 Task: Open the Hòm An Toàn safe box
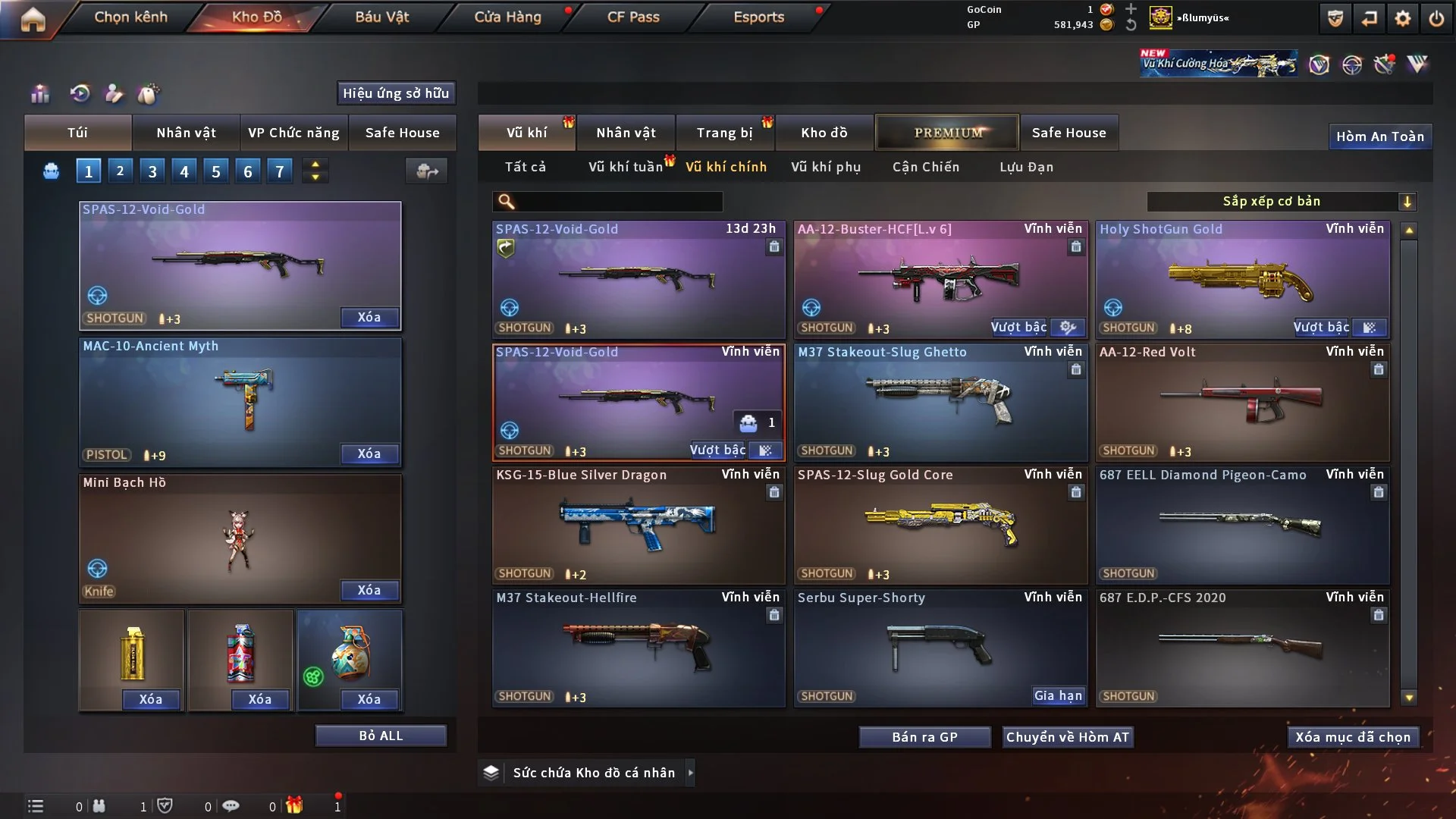click(x=1379, y=136)
